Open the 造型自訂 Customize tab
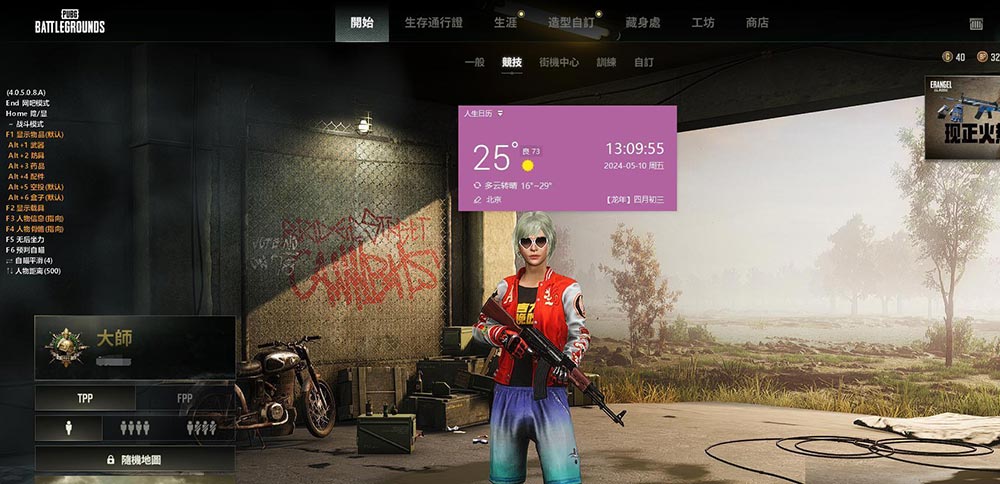 [x=572, y=22]
